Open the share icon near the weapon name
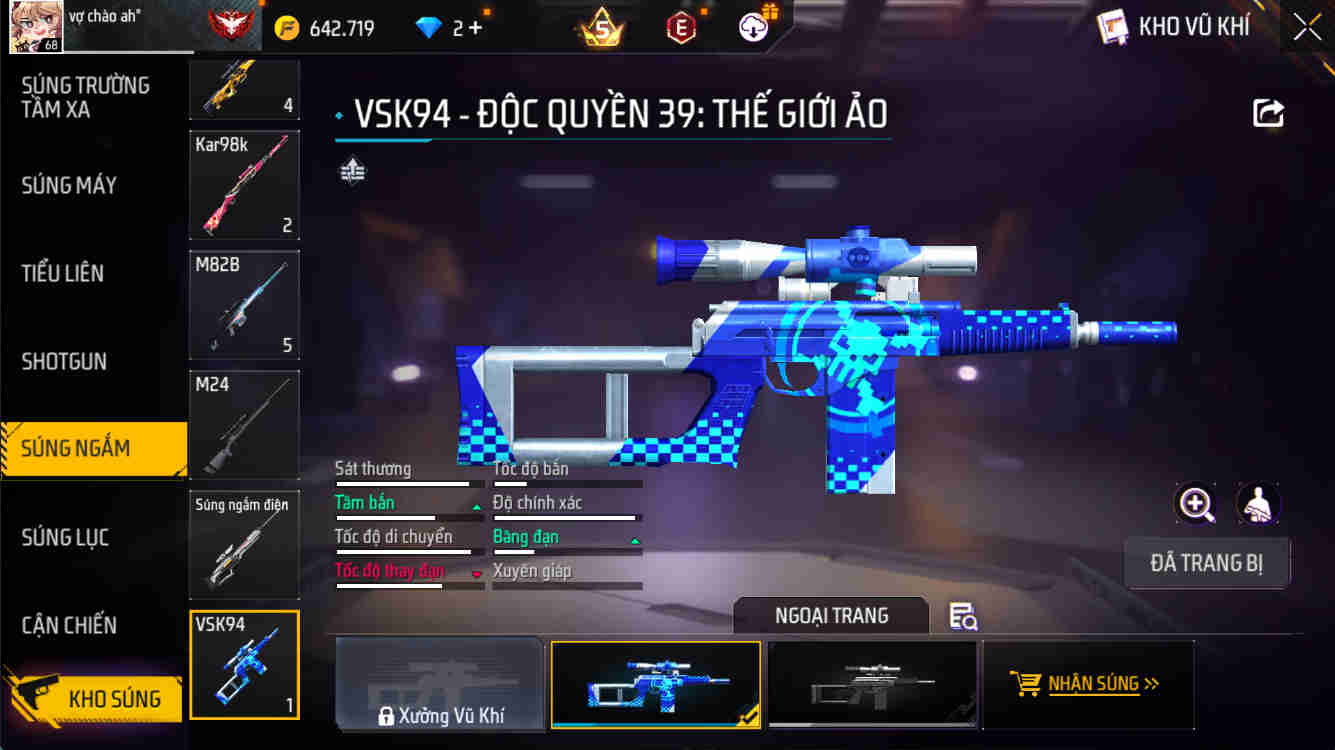Viewport: 1335px width, 750px height. click(x=1267, y=113)
